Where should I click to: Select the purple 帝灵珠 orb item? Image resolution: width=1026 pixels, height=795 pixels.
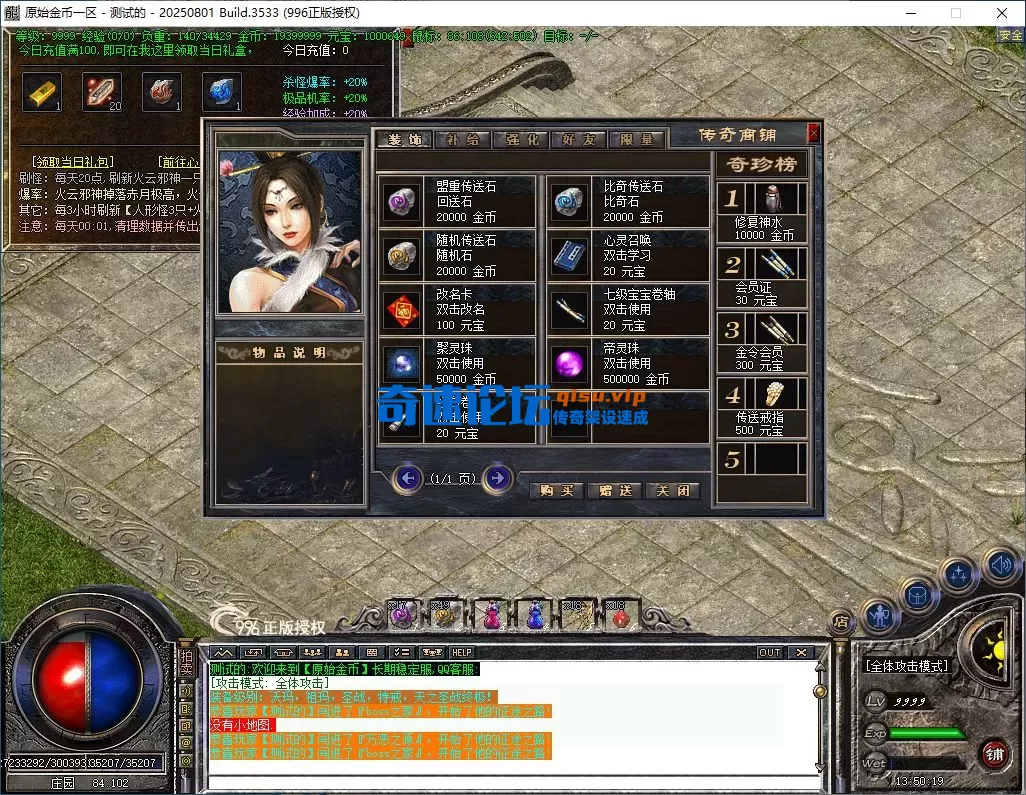pos(571,364)
